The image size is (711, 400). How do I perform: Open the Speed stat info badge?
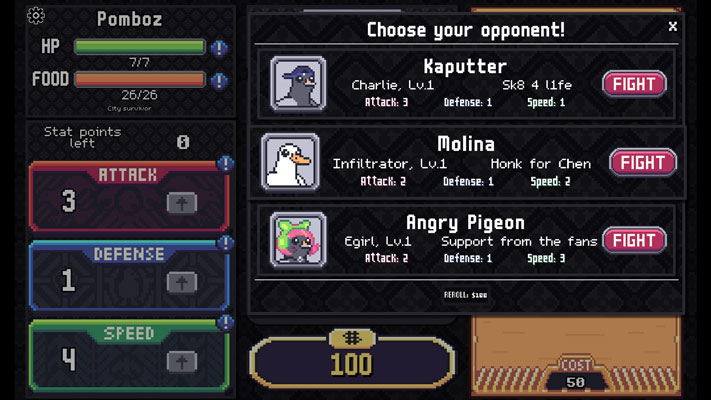(226, 322)
